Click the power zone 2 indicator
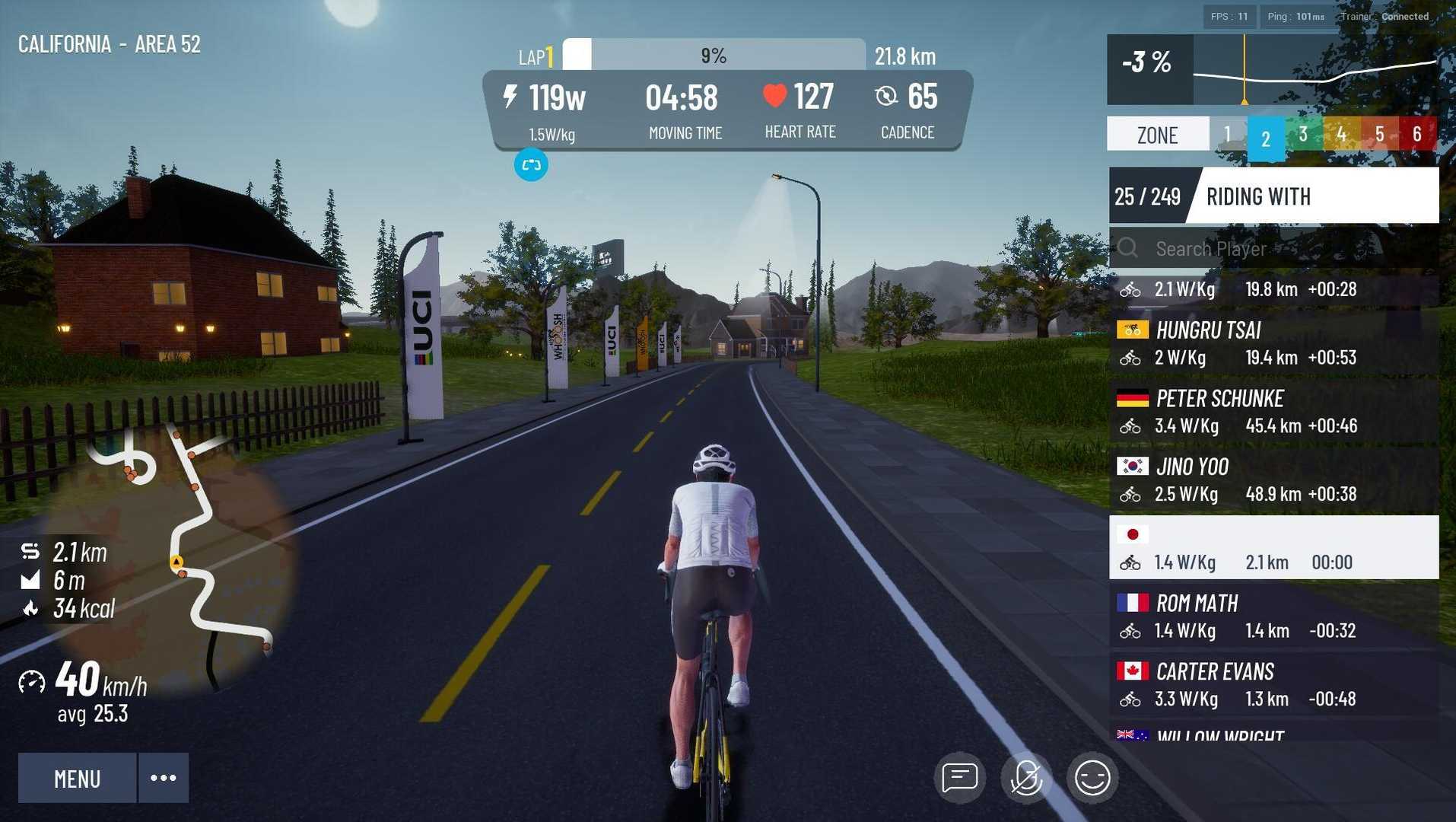1456x822 pixels. 1266,138
